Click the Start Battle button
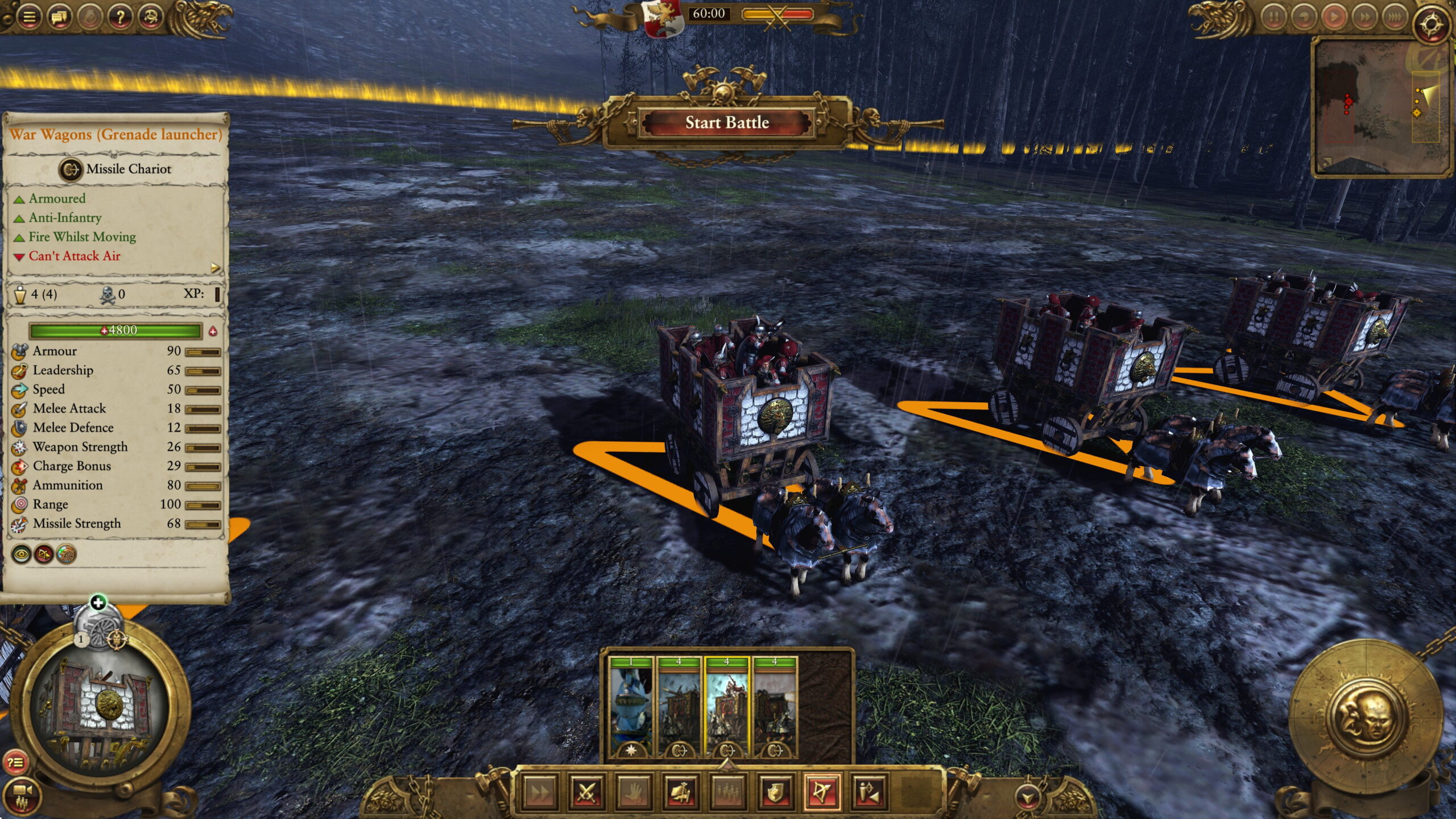Screen dimensions: 1456x819 [x=726, y=123]
